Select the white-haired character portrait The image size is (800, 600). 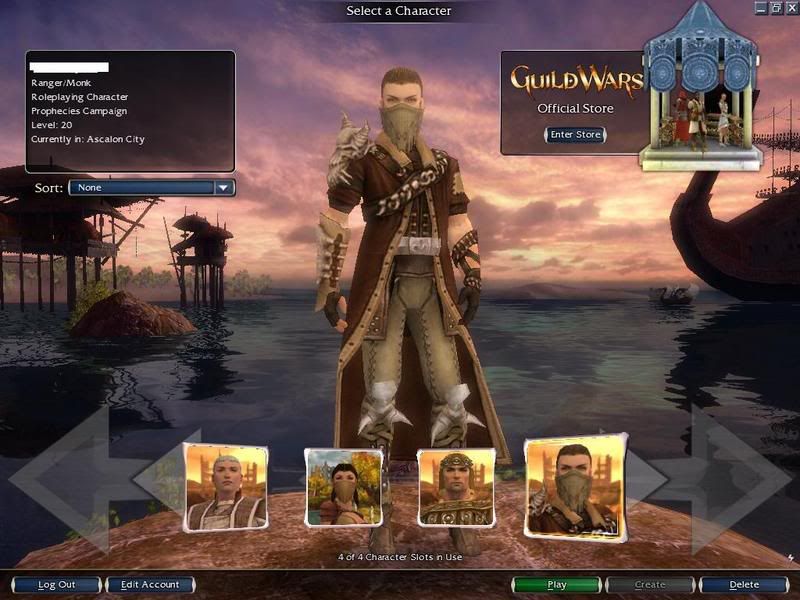tap(226, 487)
